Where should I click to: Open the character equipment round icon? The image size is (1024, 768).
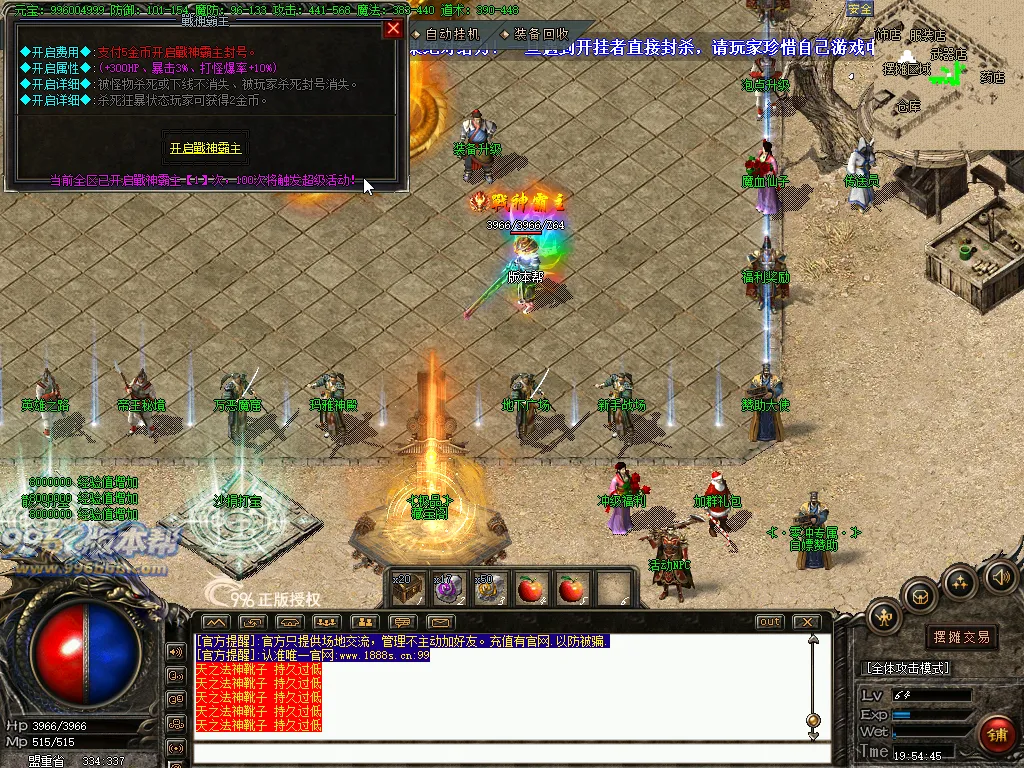point(885,616)
